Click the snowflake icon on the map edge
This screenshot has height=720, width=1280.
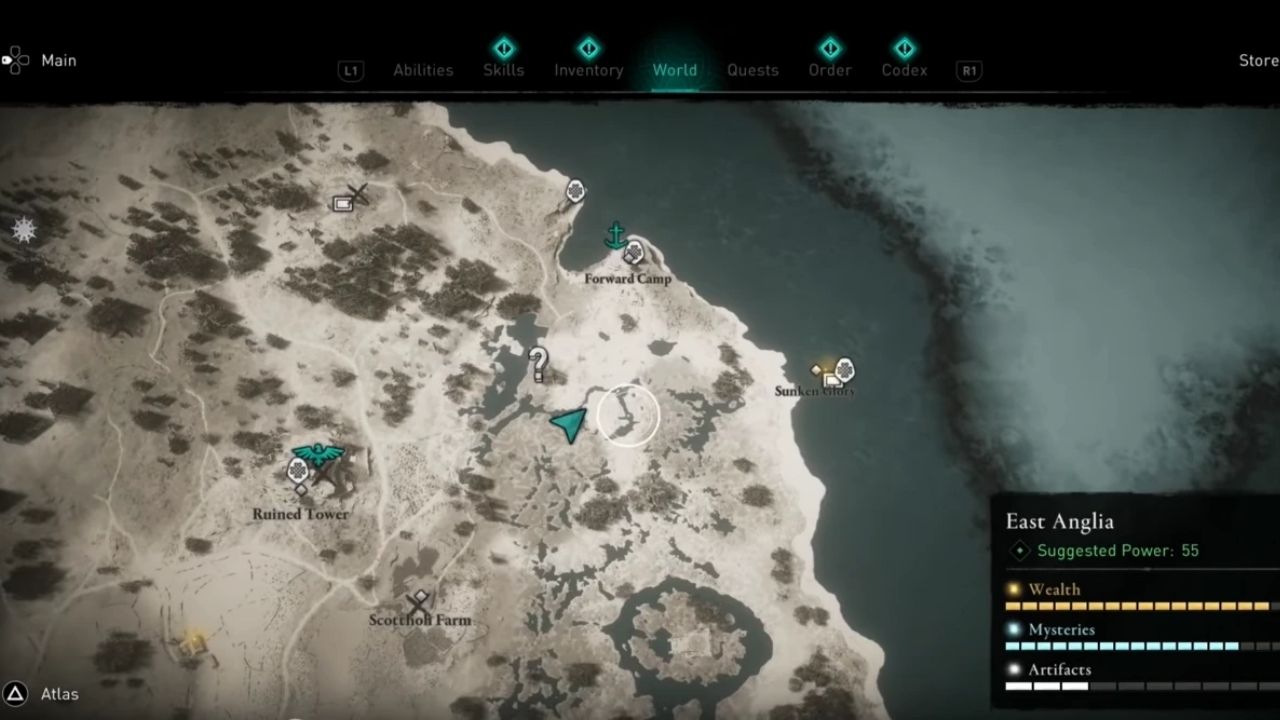(24, 230)
